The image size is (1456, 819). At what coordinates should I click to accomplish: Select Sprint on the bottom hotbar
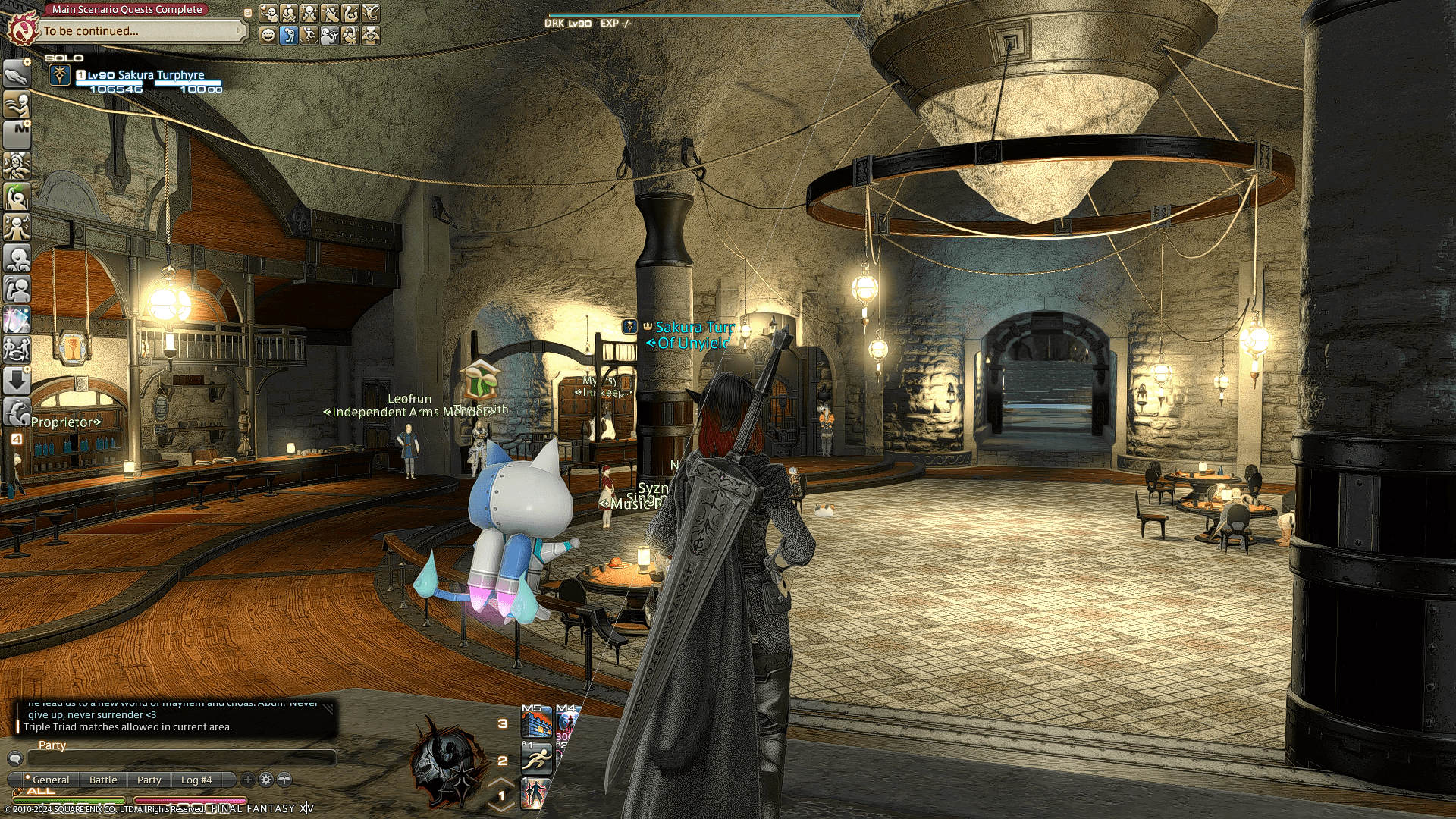coord(536,759)
